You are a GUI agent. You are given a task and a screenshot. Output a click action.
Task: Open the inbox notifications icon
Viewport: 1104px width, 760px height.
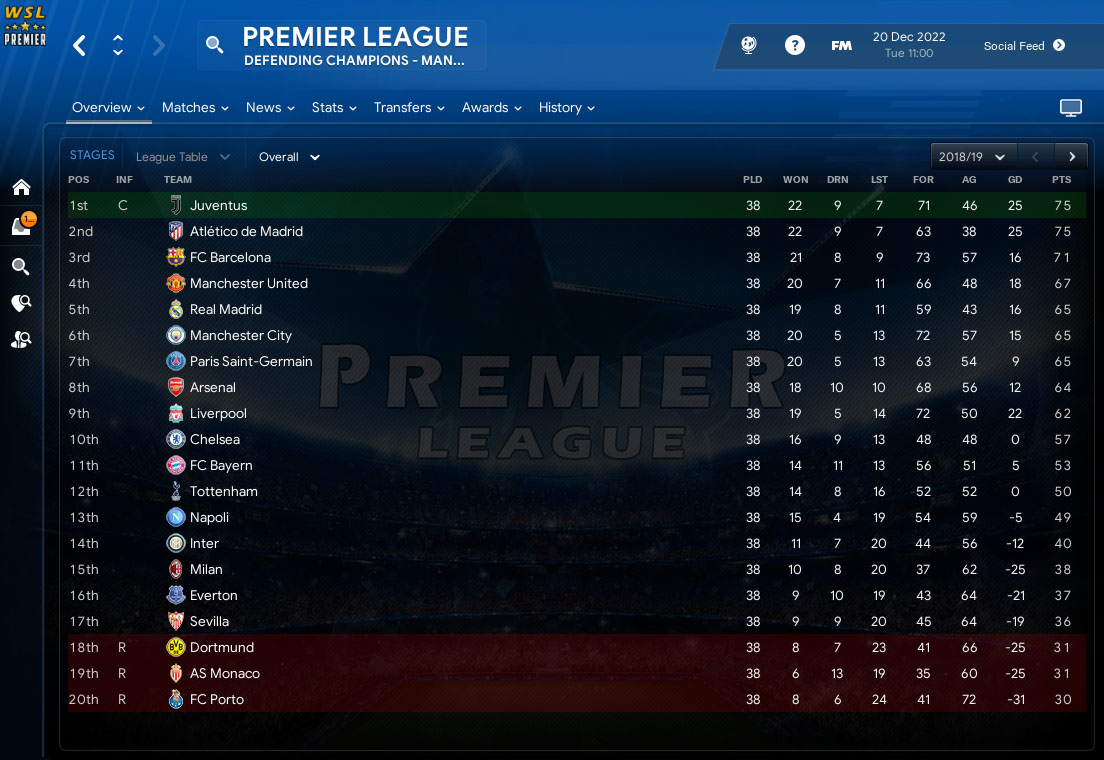pyautogui.click(x=21, y=226)
